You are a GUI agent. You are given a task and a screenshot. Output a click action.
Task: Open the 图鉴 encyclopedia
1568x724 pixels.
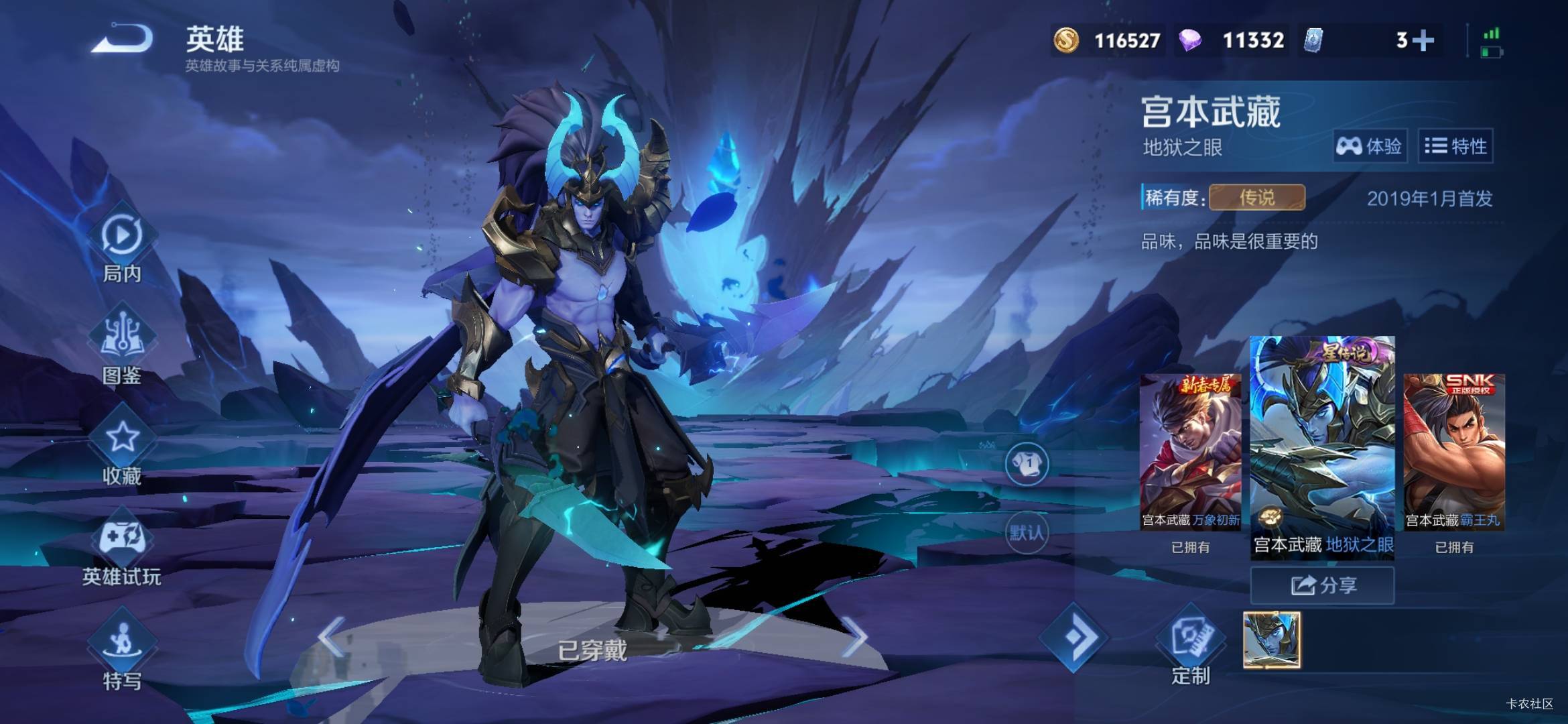tap(122, 345)
